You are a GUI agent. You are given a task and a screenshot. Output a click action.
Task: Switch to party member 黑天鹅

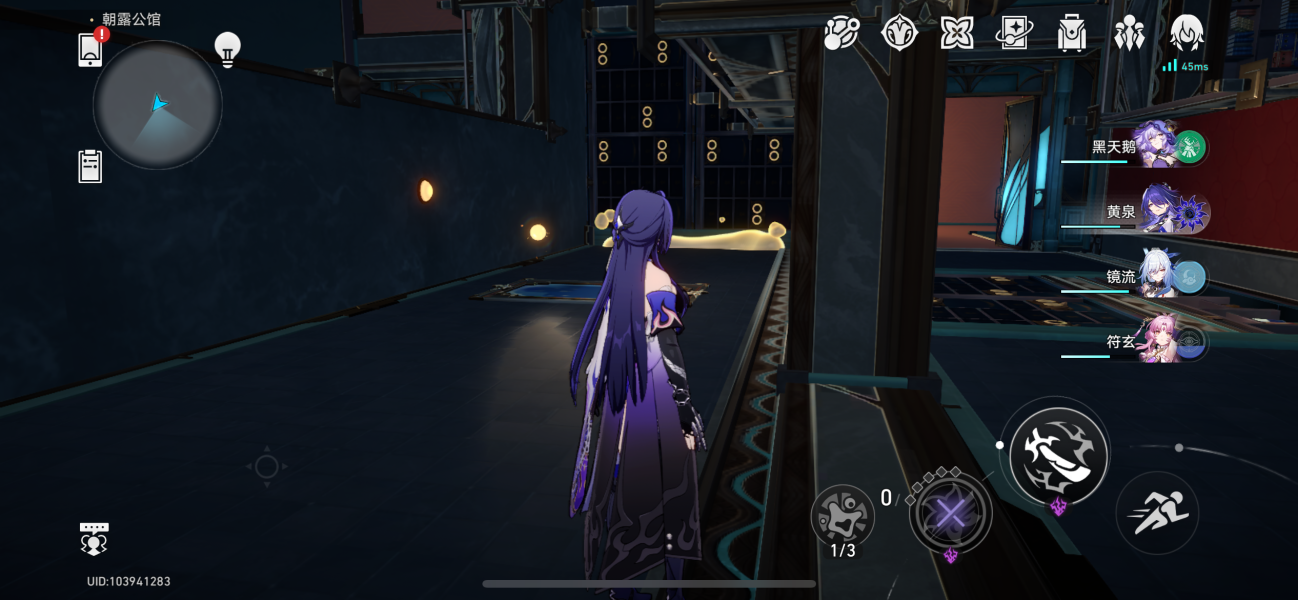pos(1165,148)
